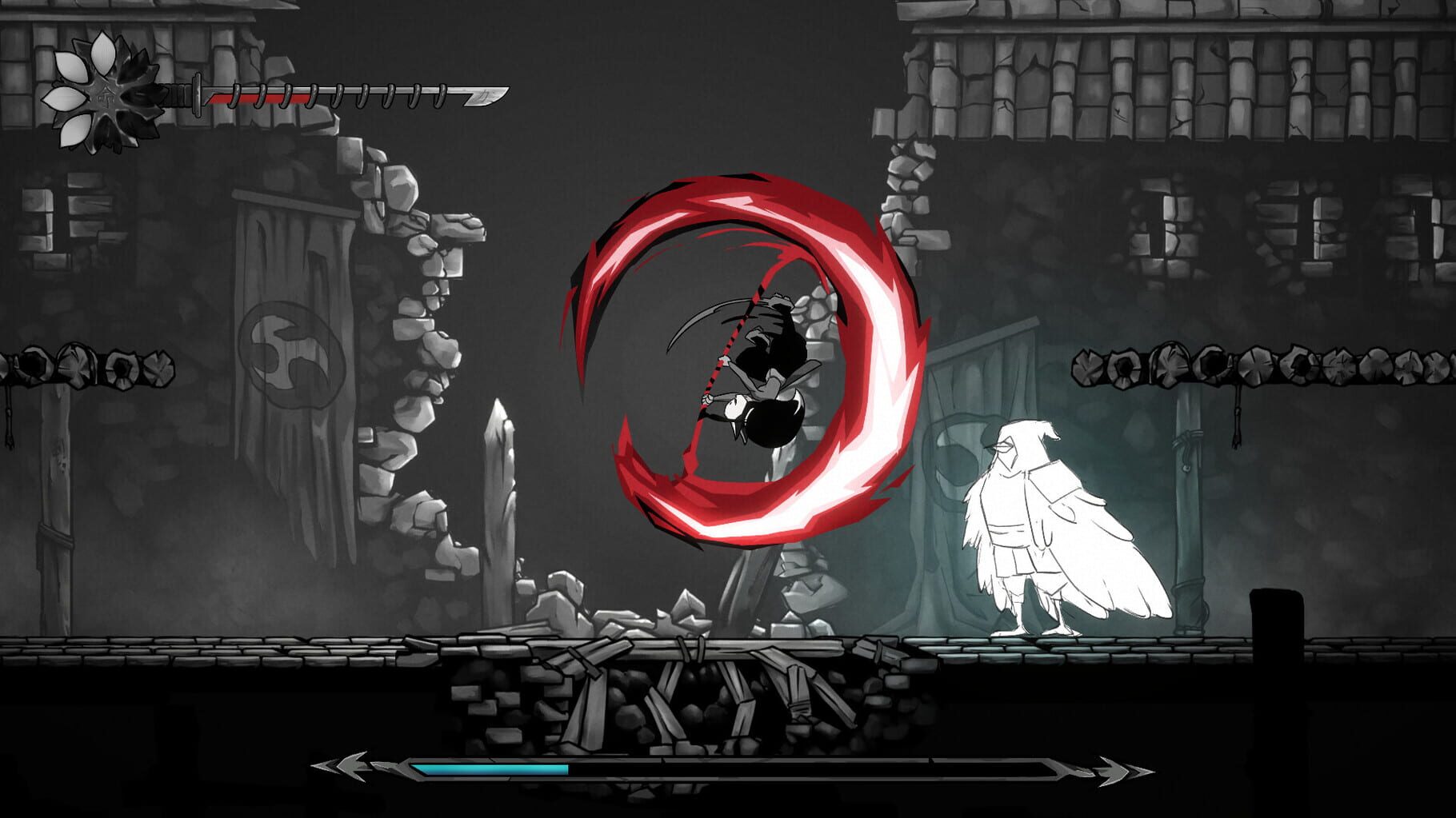The height and width of the screenshot is (818, 1456).
Task: Select the flower-shaped health indicator
Action: click(104, 94)
